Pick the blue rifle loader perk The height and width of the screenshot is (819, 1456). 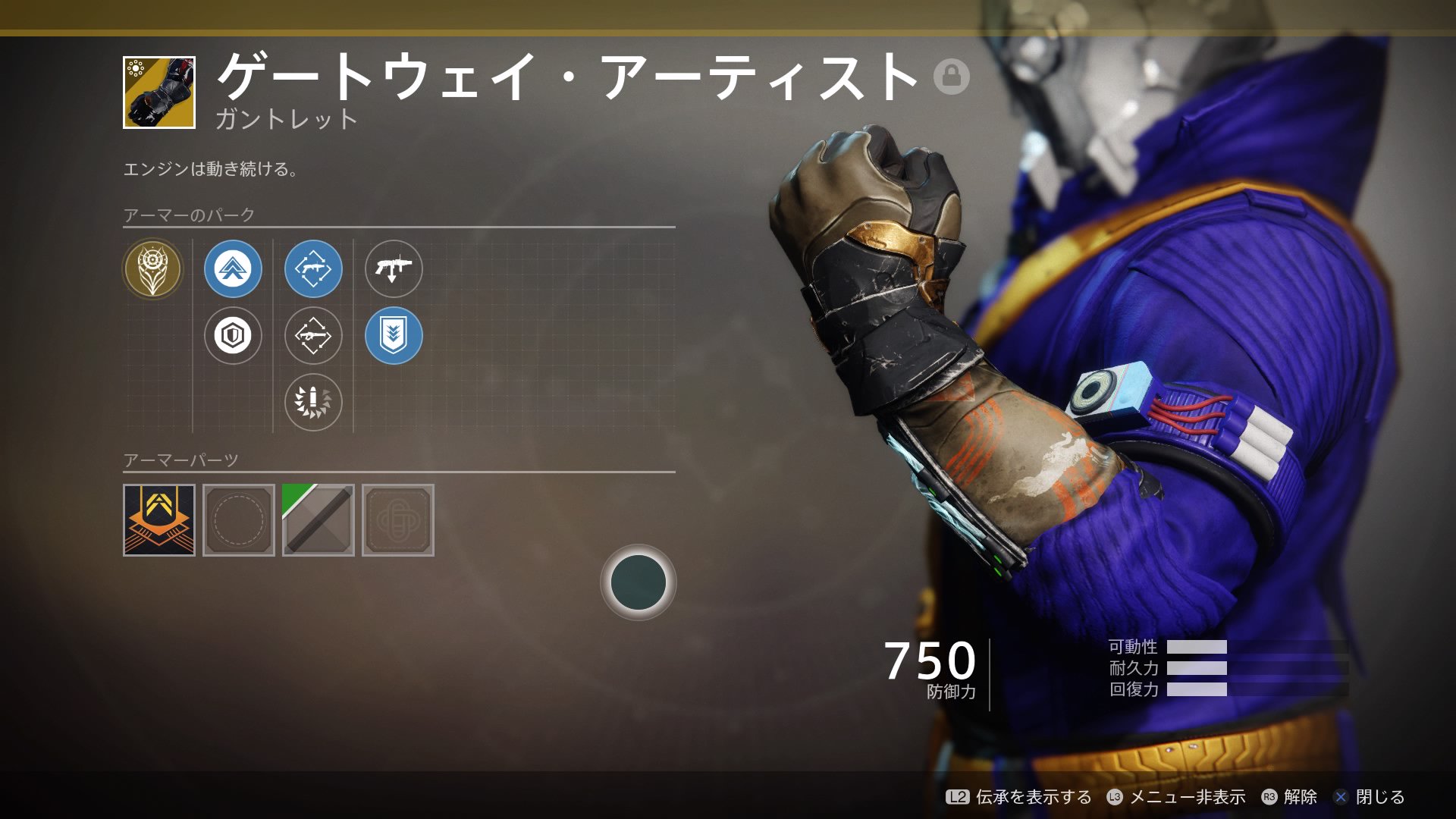pyautogui.click(x=313, y=268)
